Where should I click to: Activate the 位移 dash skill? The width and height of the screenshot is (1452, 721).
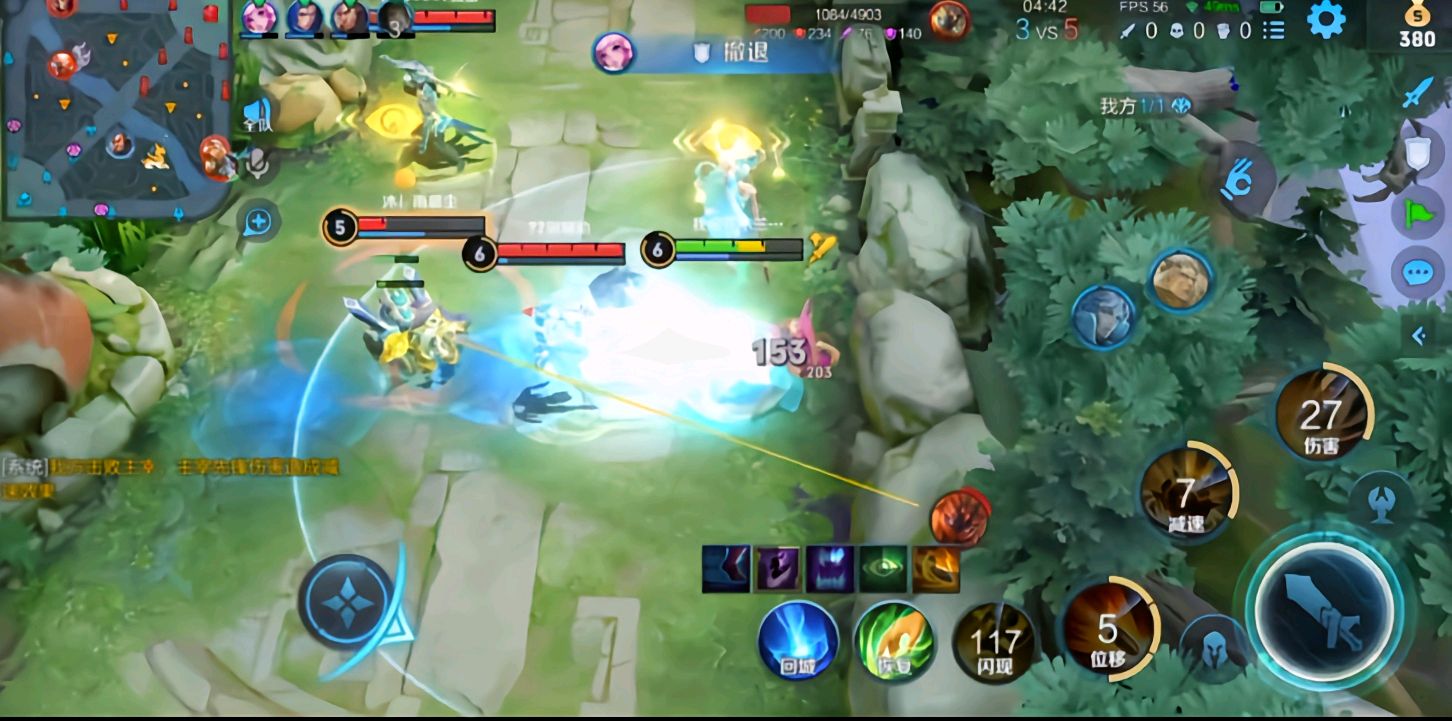1107,630
